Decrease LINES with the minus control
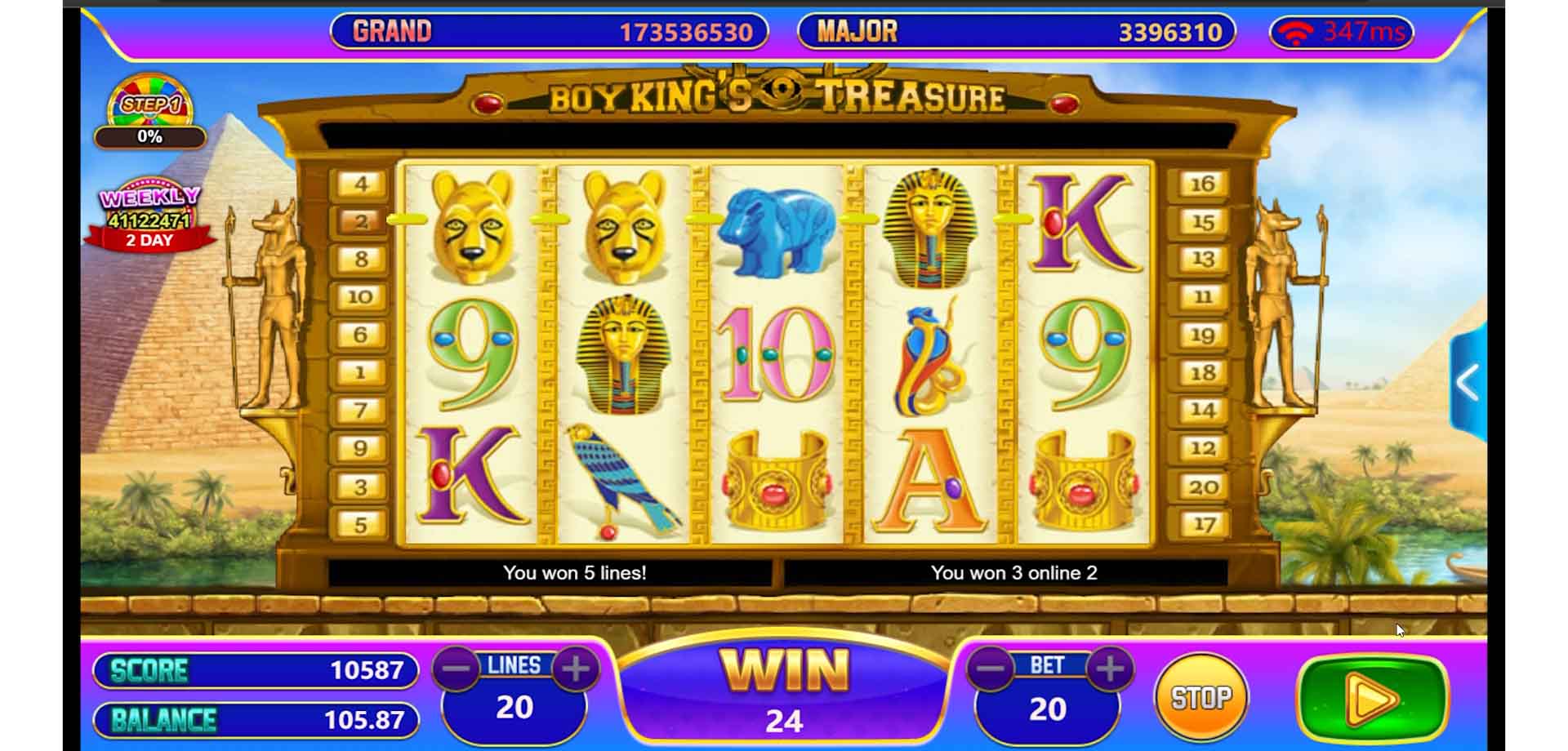 tap(457, 666)
